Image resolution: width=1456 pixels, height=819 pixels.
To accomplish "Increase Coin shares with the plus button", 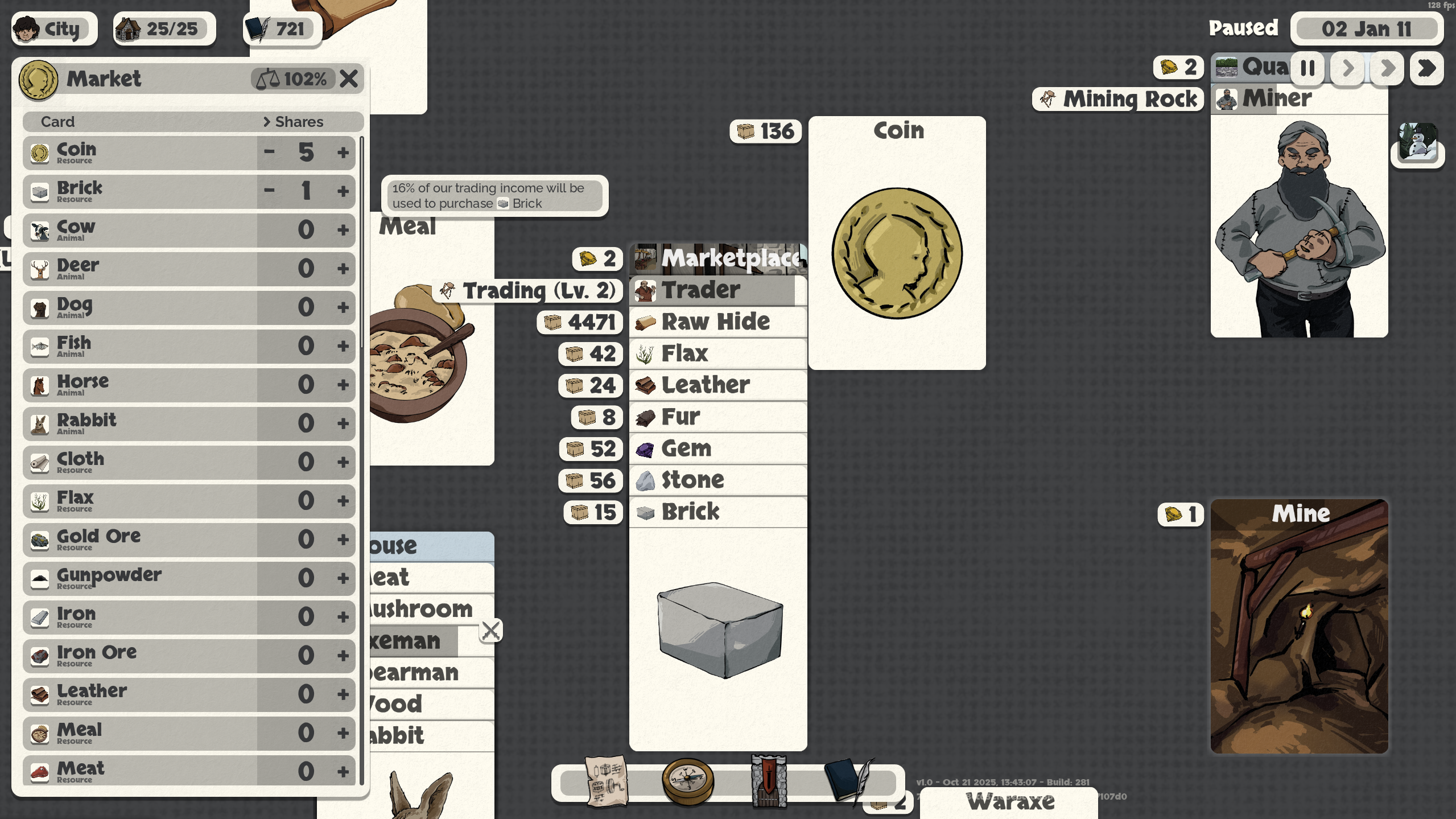I will (x=344, y=153).
